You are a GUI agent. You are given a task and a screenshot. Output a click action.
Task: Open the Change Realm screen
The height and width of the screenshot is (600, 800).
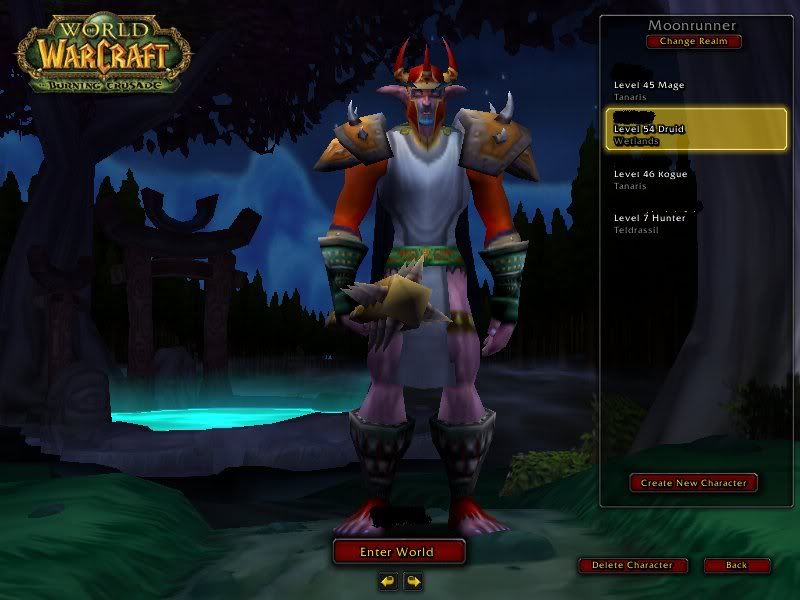[694, 42]
